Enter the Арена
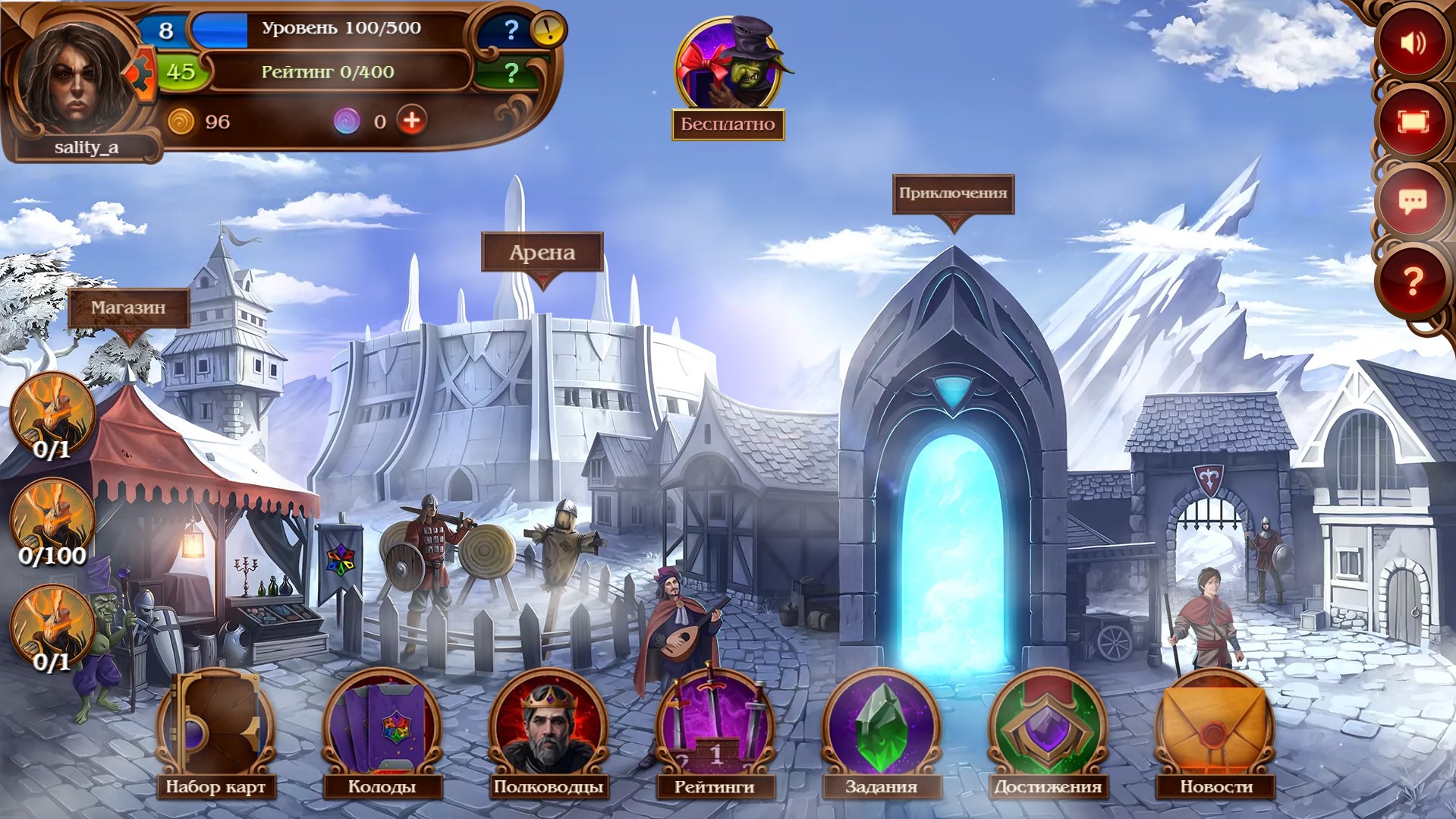 (x=541, y=251)
